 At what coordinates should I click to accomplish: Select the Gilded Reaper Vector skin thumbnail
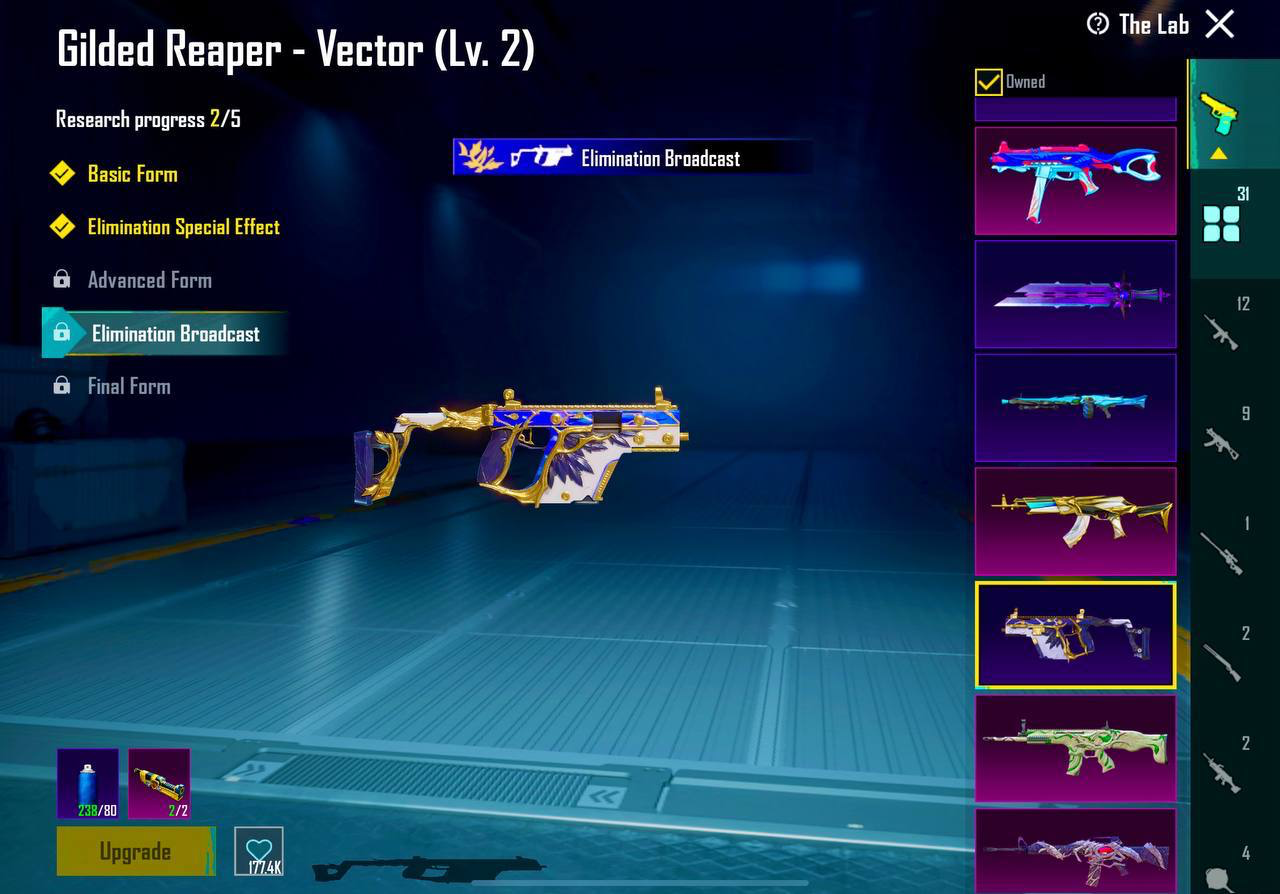(1075, 635)
